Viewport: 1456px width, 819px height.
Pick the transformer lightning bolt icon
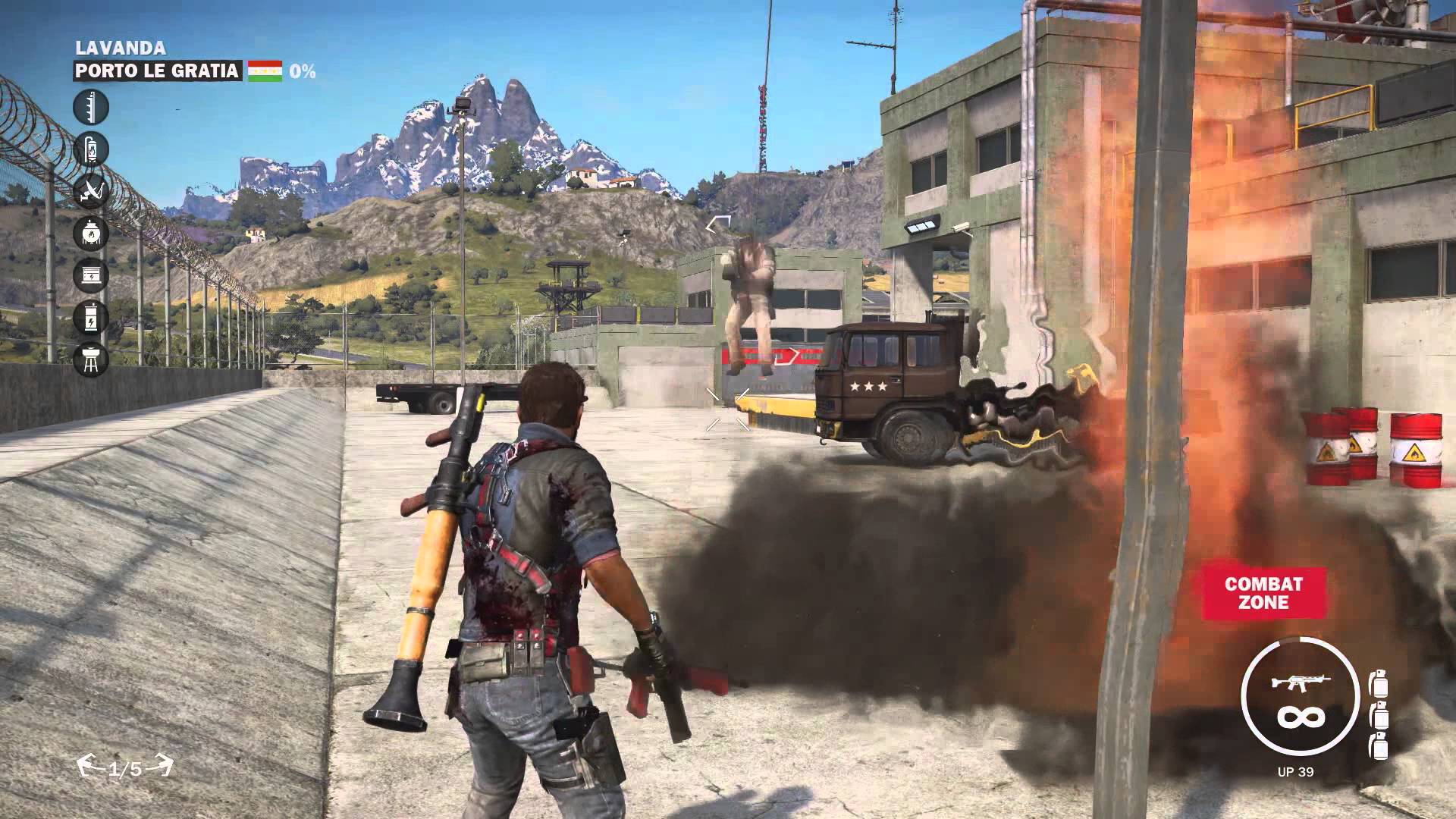[x=91, y=315]
